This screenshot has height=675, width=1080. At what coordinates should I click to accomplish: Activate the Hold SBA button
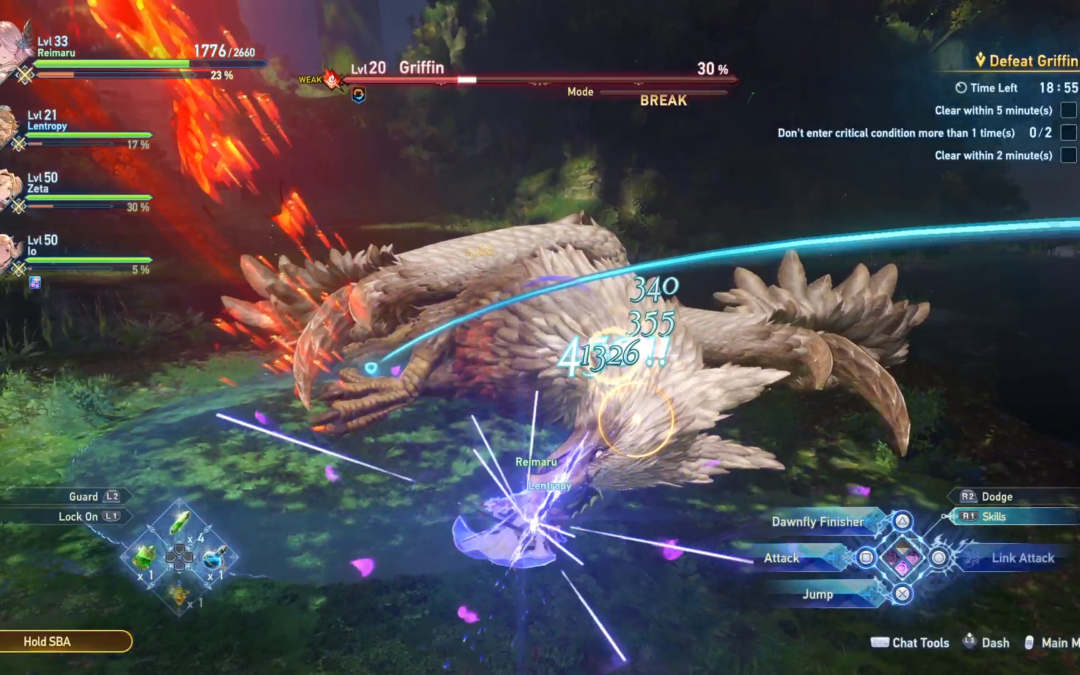(x=65, y=641)
